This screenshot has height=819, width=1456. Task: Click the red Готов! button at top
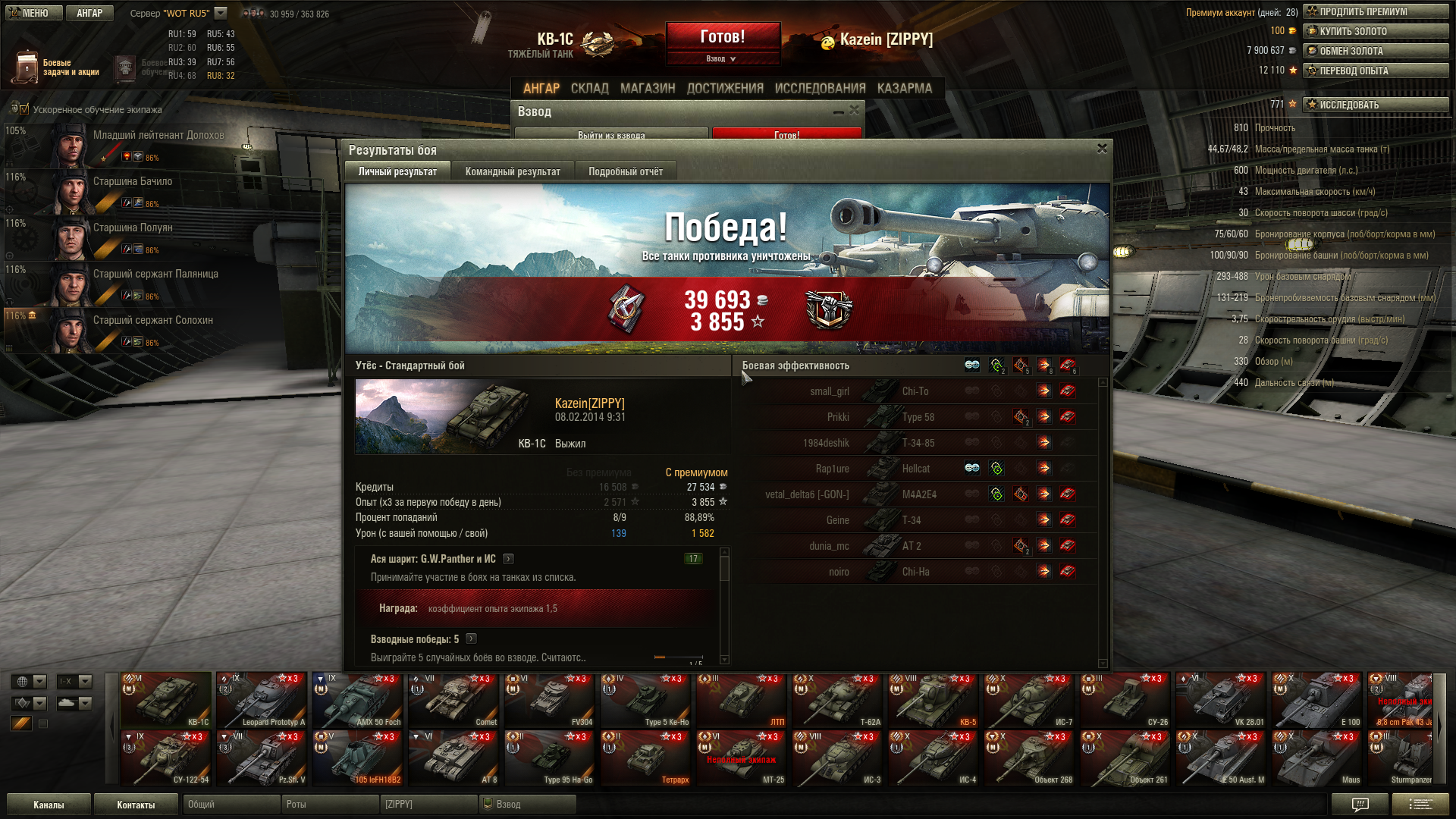point(723,36)
